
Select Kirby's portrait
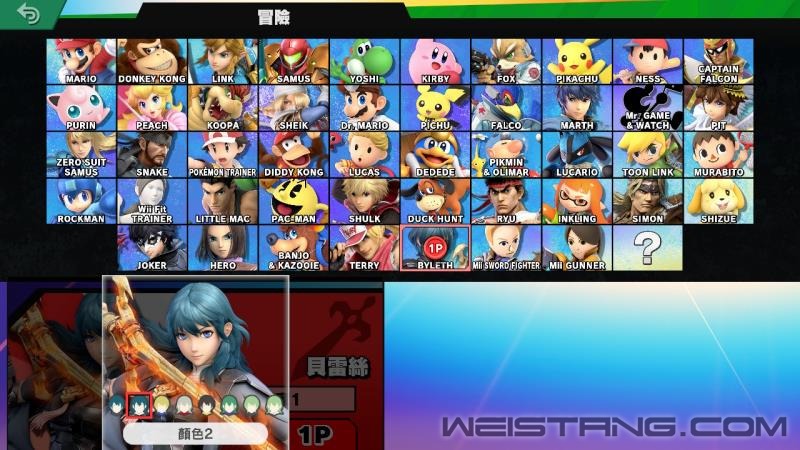tap(435, 62)
